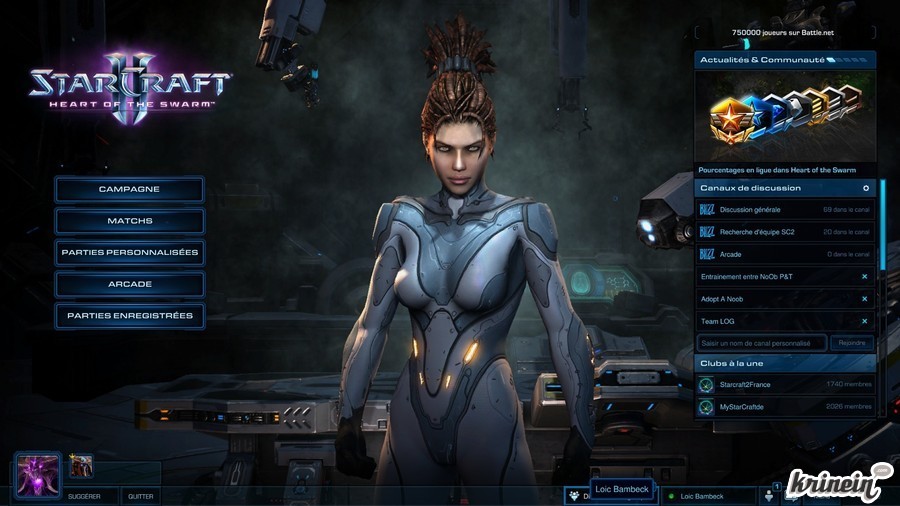Open Parties Enregistrées

click(129, 316)
